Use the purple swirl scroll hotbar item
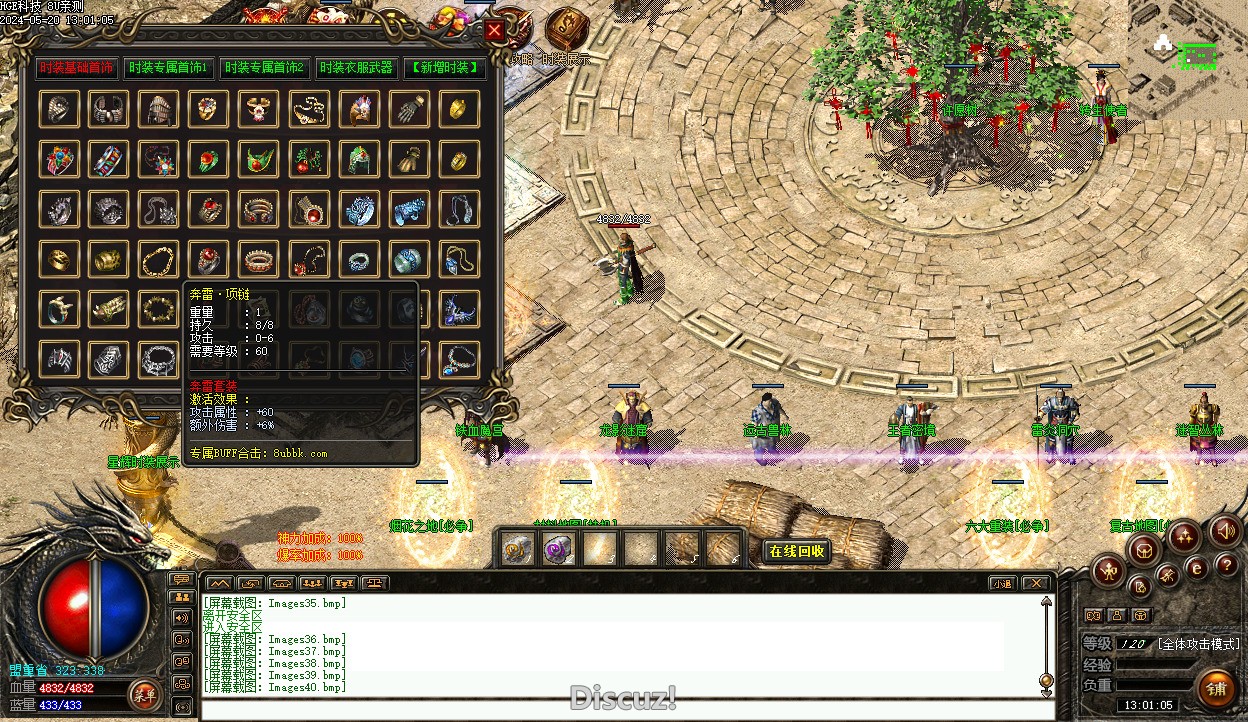This screenshot has width=1248, height=722. click(x=557, y=549)
